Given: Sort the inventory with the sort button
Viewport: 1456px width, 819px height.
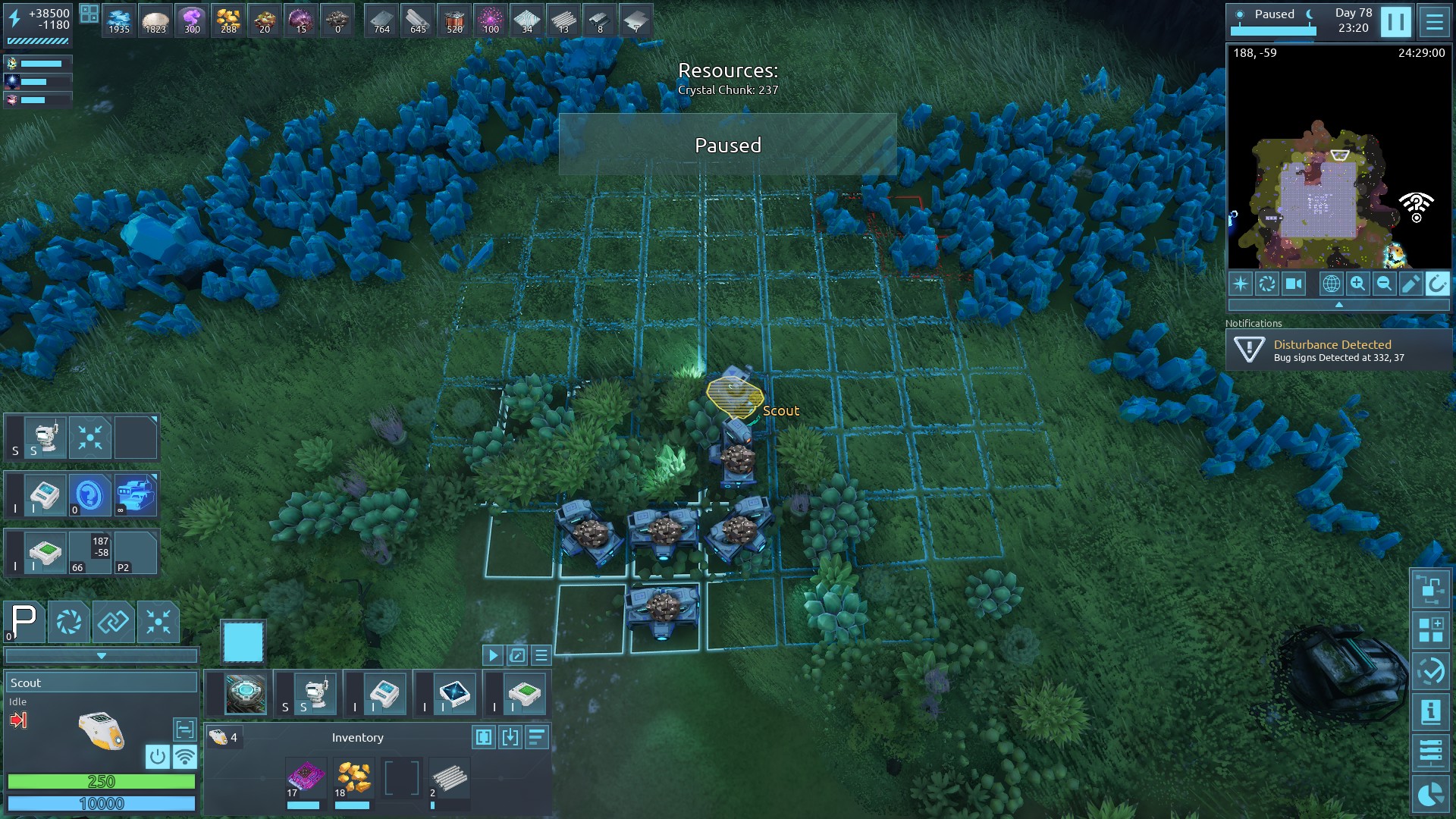Looking at the screenshot, I should click(536, 737).
